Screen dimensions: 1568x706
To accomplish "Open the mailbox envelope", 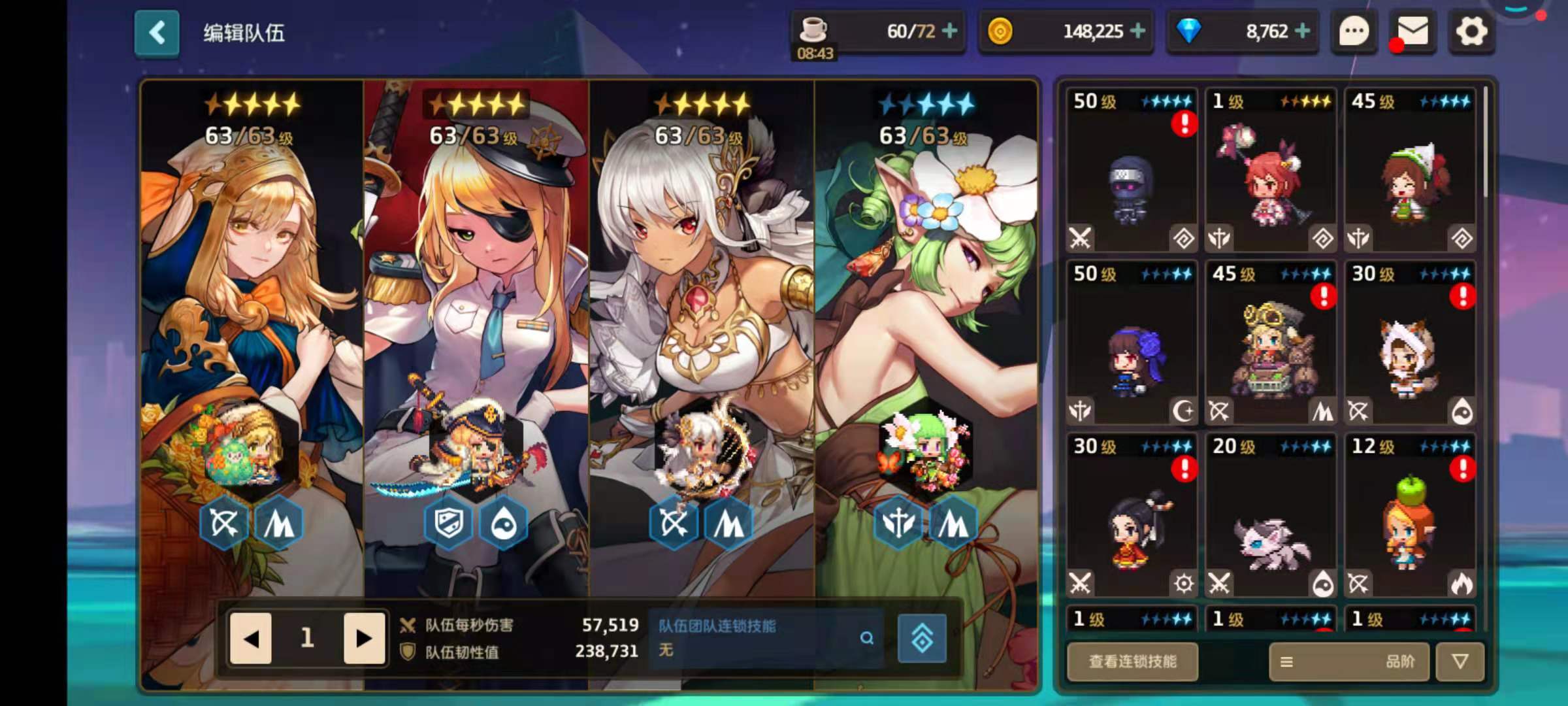I will coord(1413,31).
